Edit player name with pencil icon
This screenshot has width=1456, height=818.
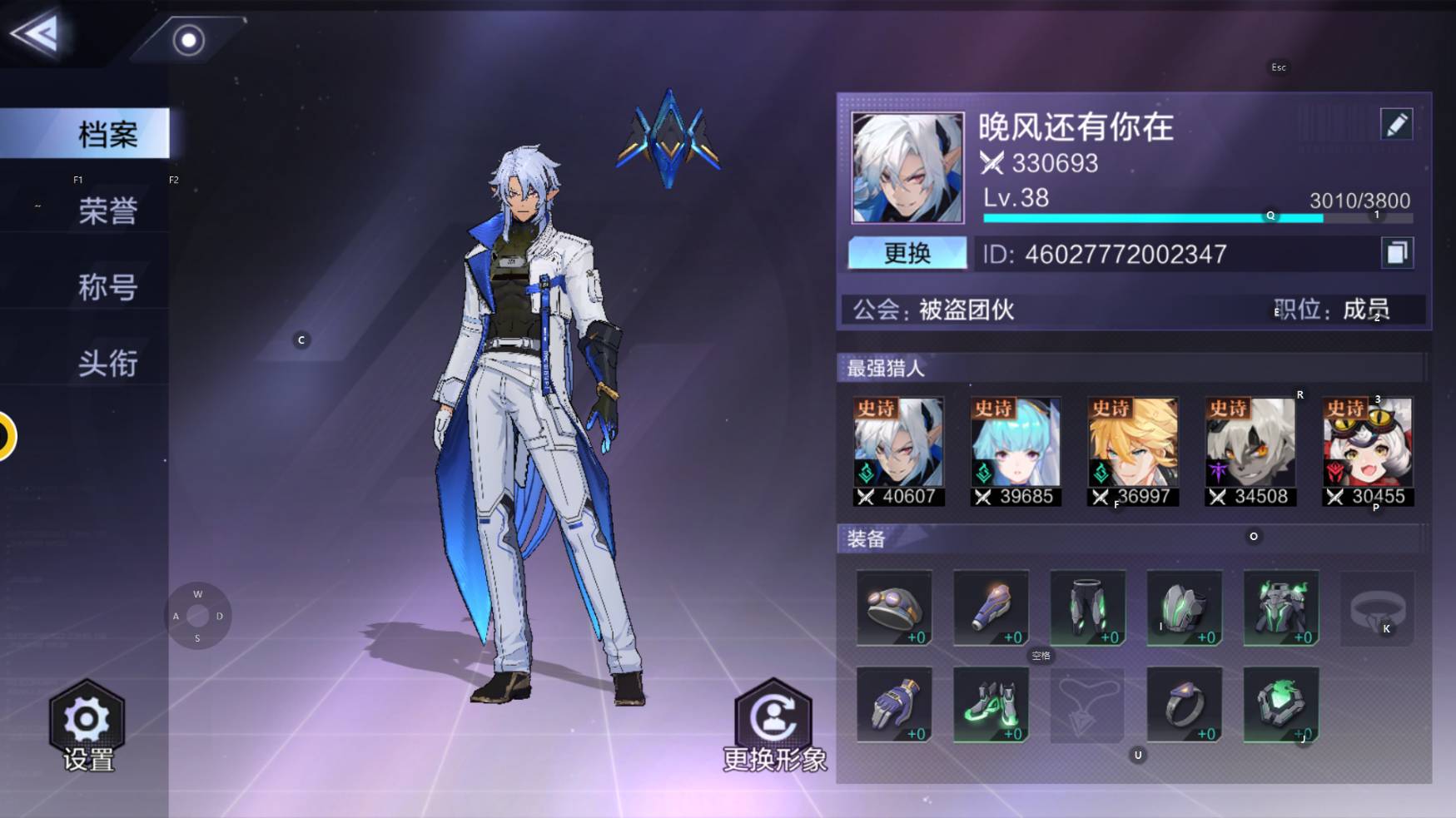[1396, 125]
